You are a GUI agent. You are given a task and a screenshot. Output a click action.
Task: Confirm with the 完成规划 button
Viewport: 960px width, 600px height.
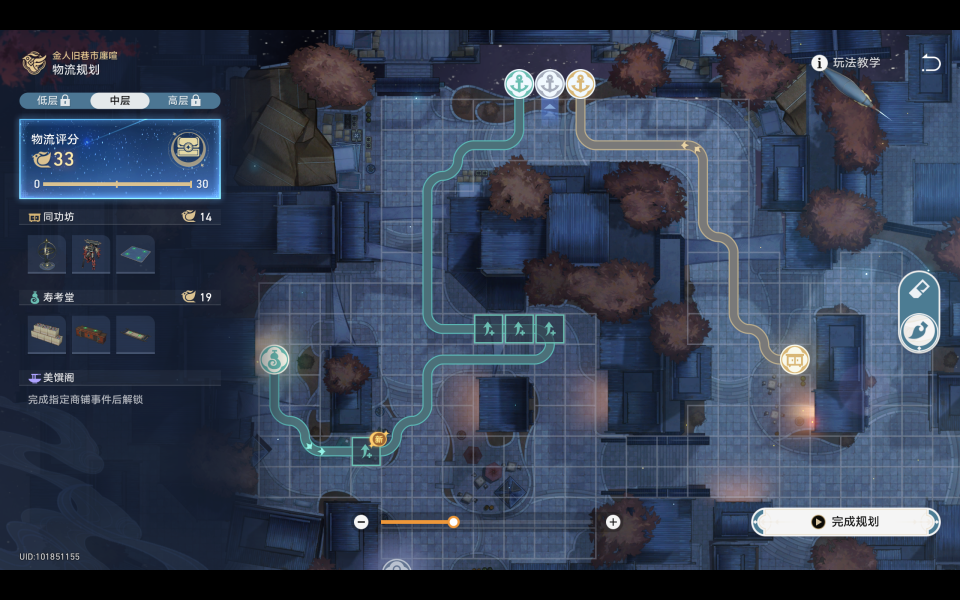[x=846, y=522]
